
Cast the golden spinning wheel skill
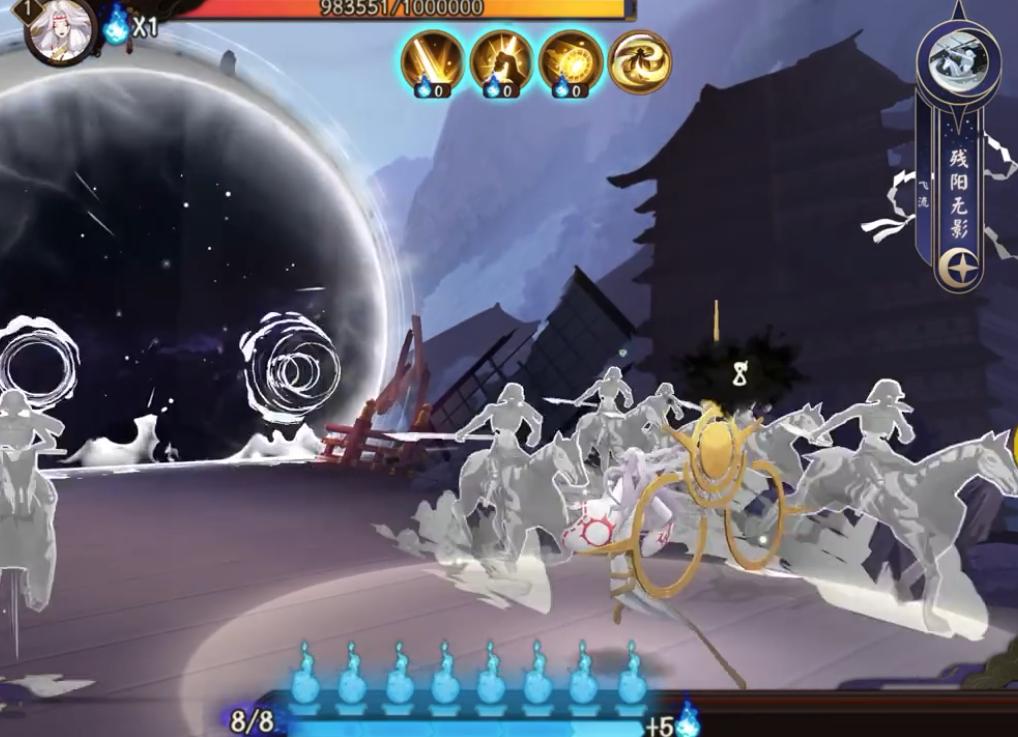coord(570,61)
